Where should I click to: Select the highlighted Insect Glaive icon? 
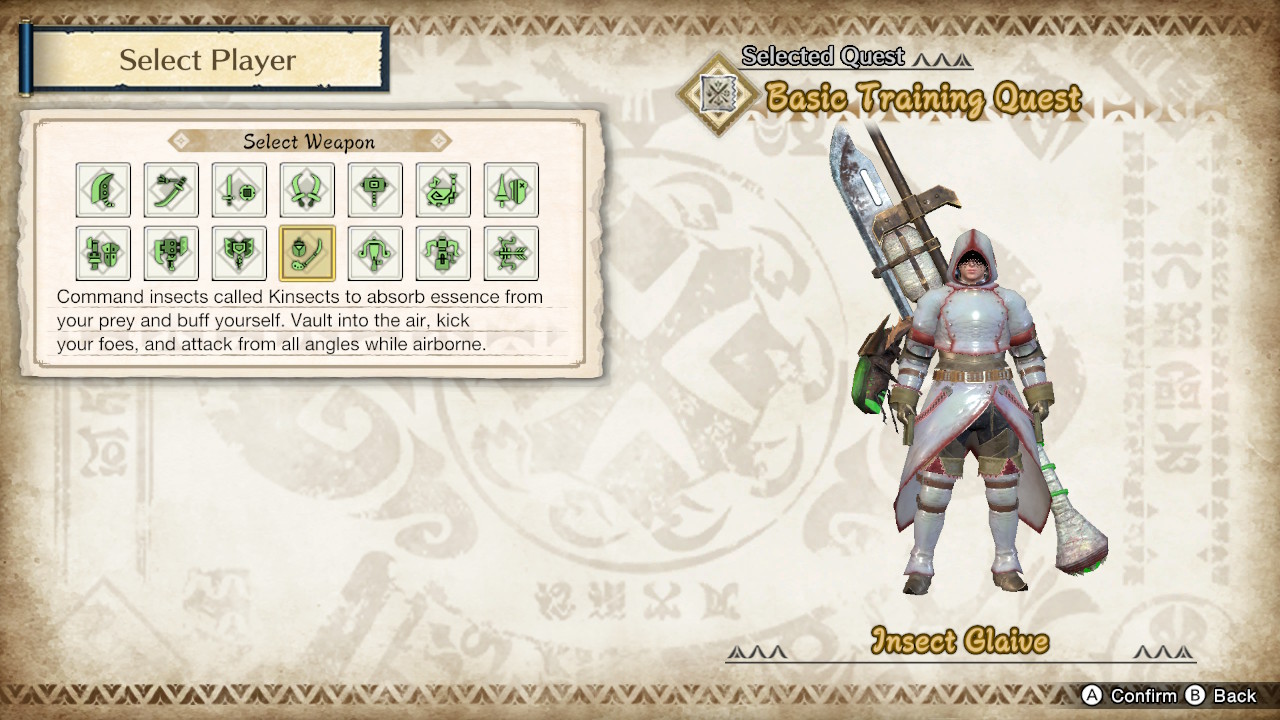pyautogui.click(x=307, y=253)
